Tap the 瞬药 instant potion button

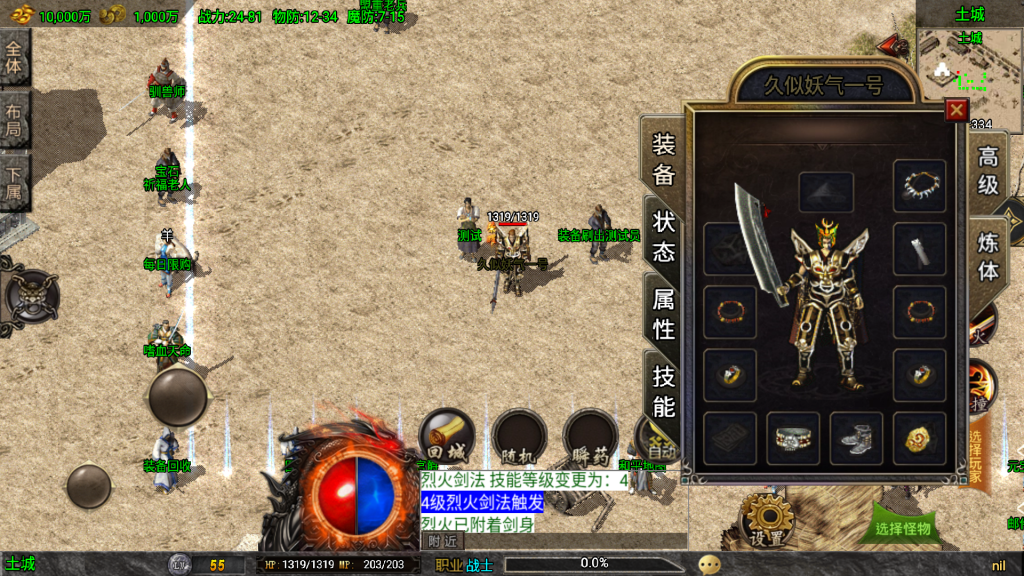[x=591, y=435]
